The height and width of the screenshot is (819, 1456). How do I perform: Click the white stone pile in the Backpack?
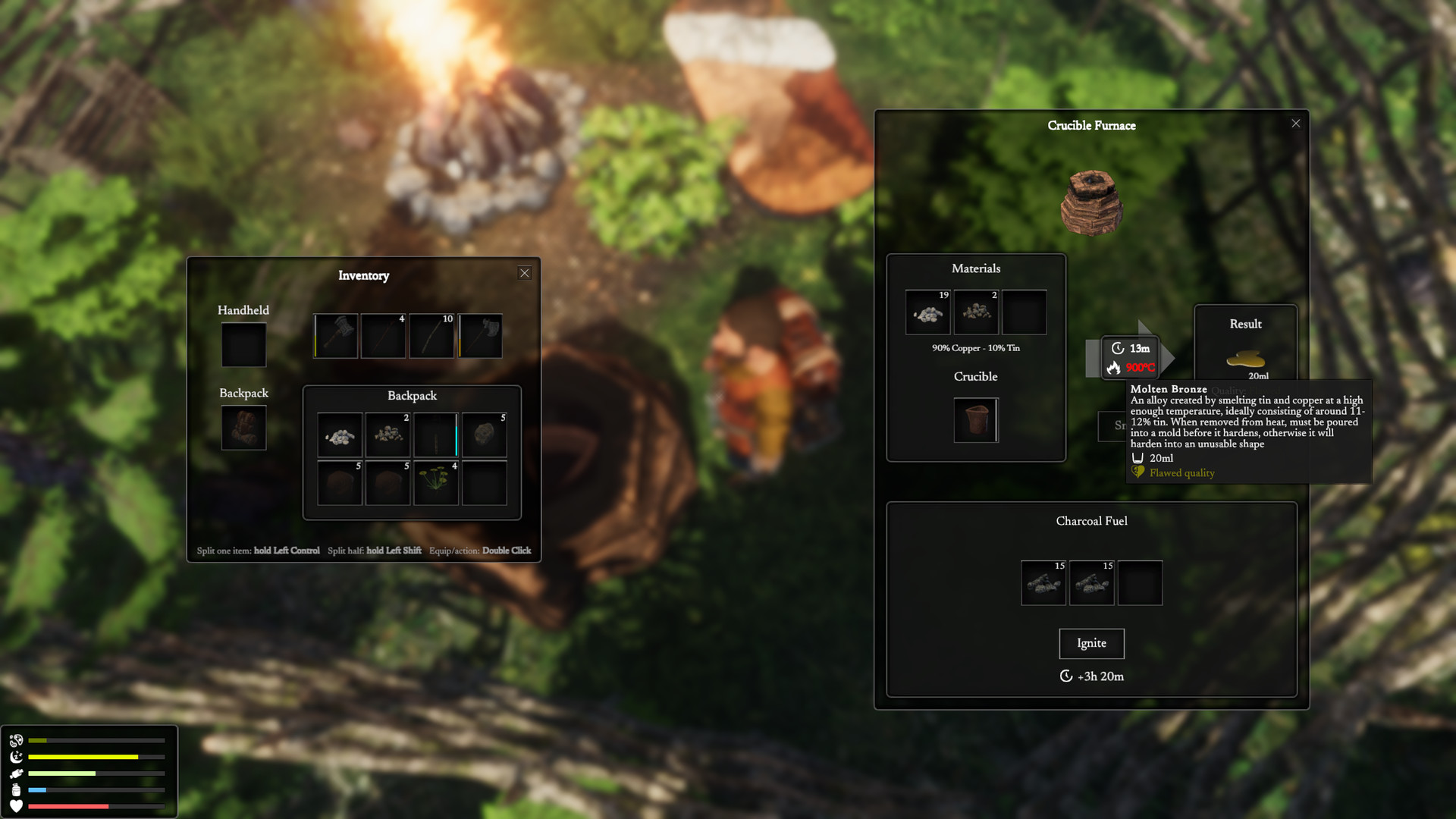[x=340, y=435]
